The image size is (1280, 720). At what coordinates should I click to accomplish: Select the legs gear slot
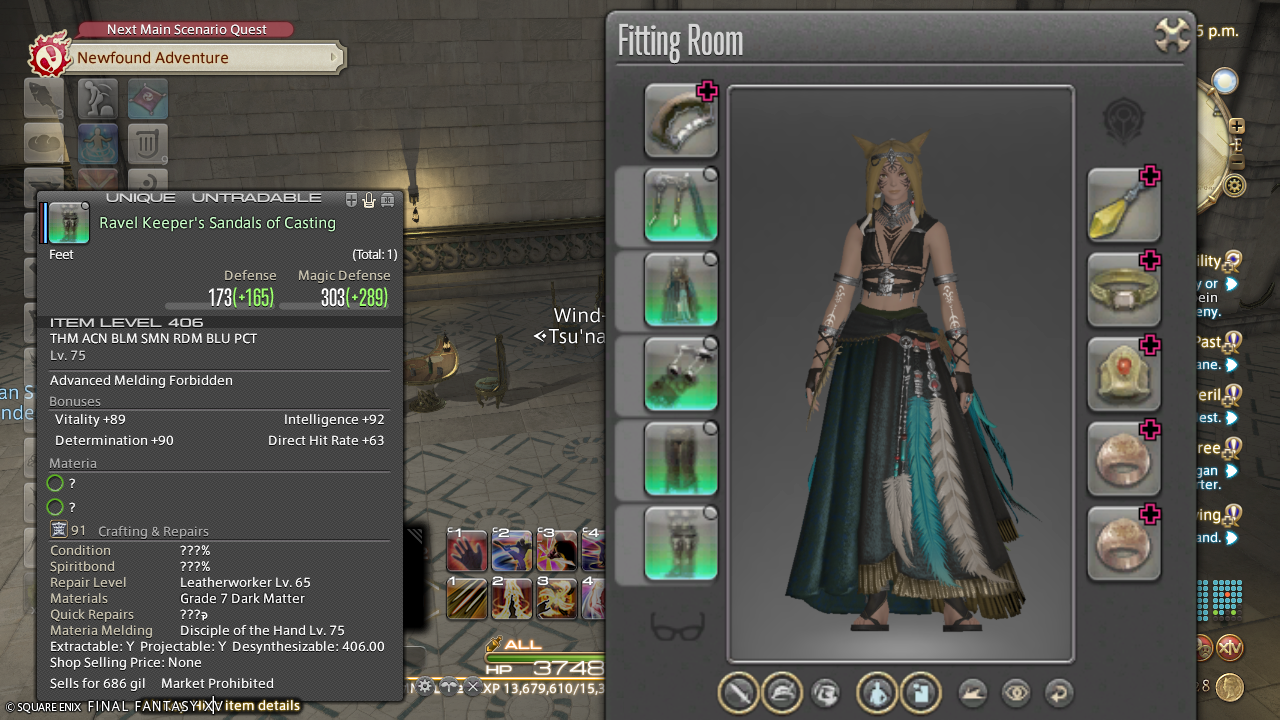click(681, 459)
